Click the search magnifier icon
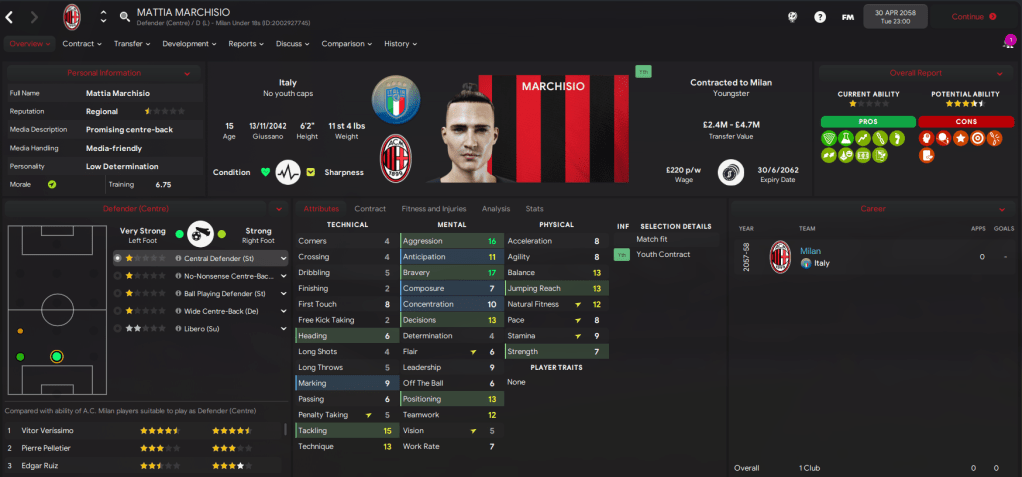Screen dimensions: 1022x477 coord(124,16)
